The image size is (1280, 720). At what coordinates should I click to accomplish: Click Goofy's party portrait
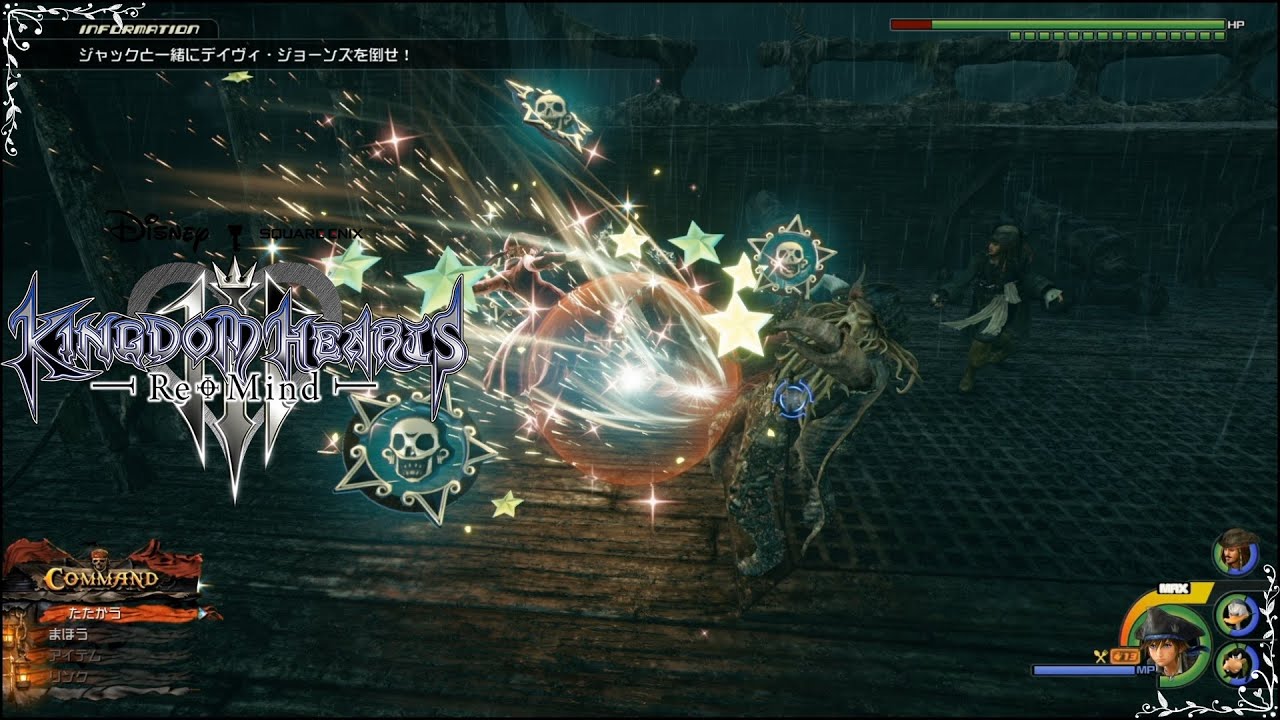pos(1236,662)
